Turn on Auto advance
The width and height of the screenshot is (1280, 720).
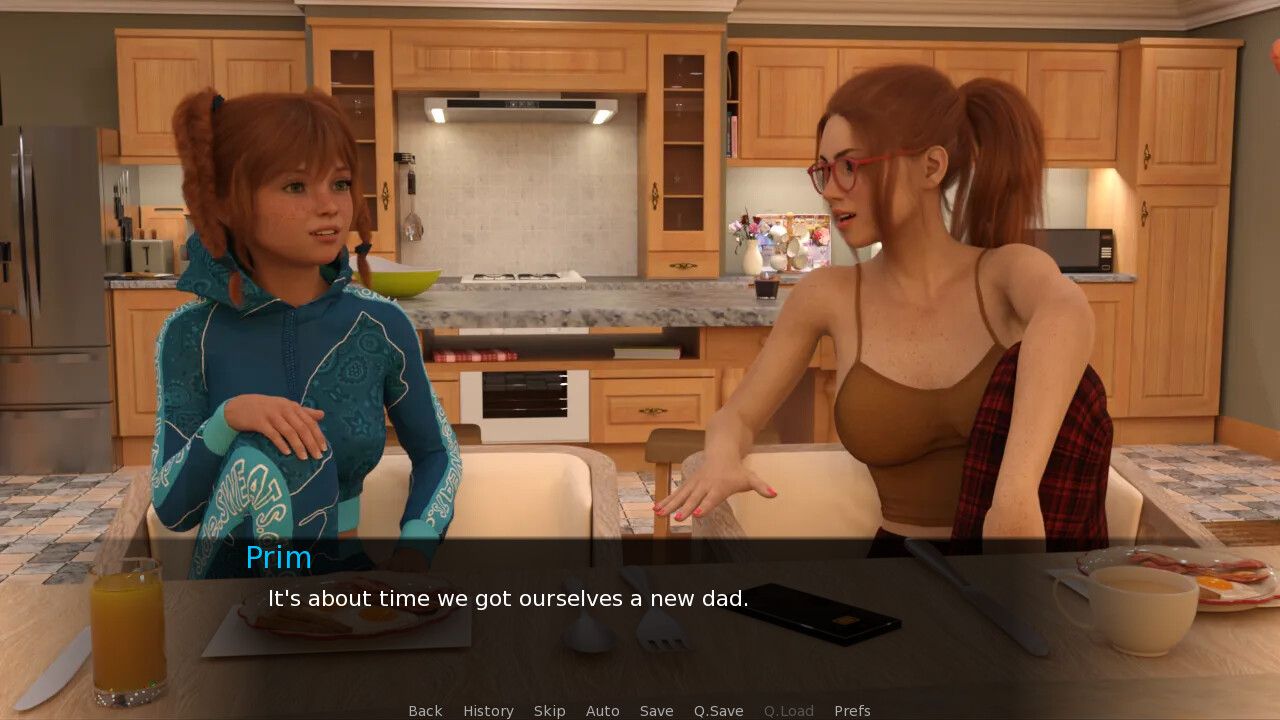pyautogui.click(x=602, y=711)
